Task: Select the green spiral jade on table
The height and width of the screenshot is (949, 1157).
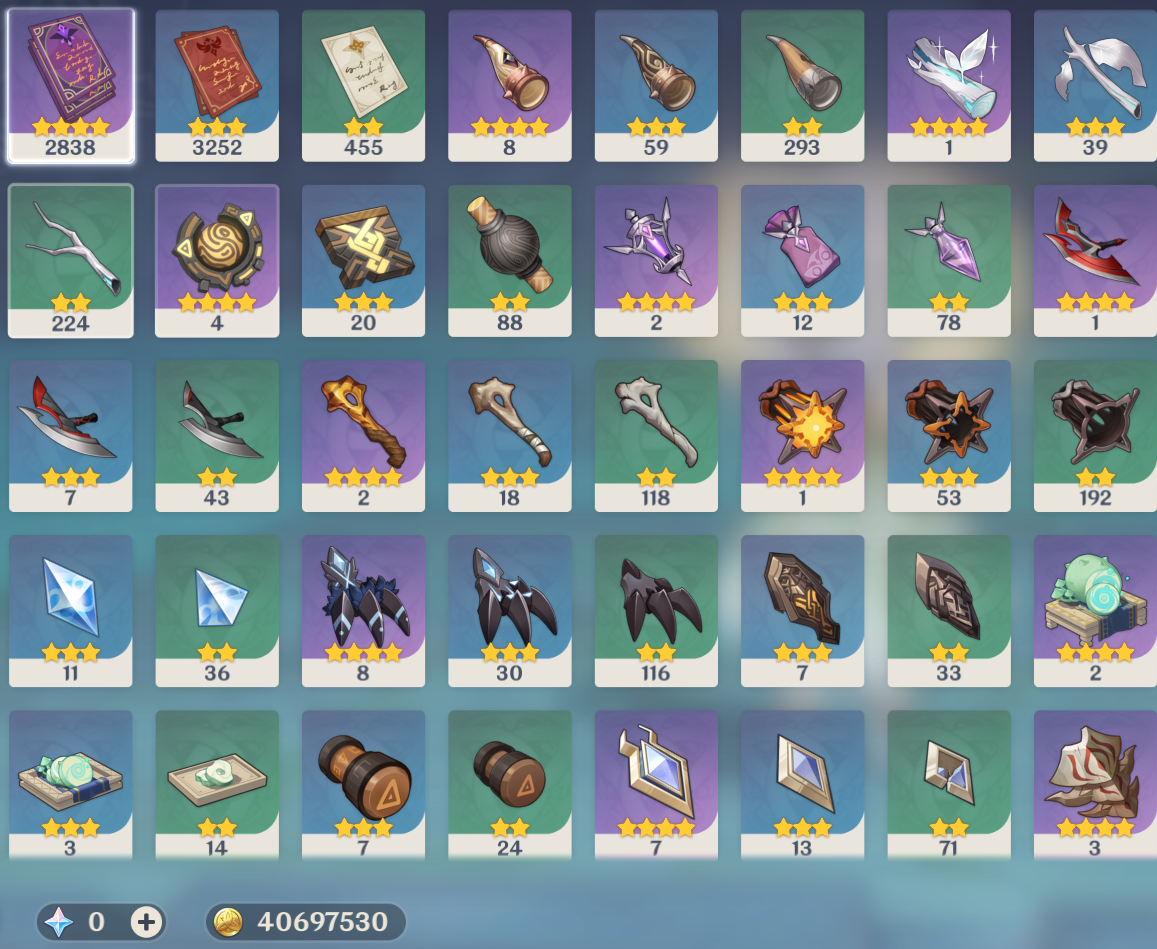Action: coord(1095,610)
